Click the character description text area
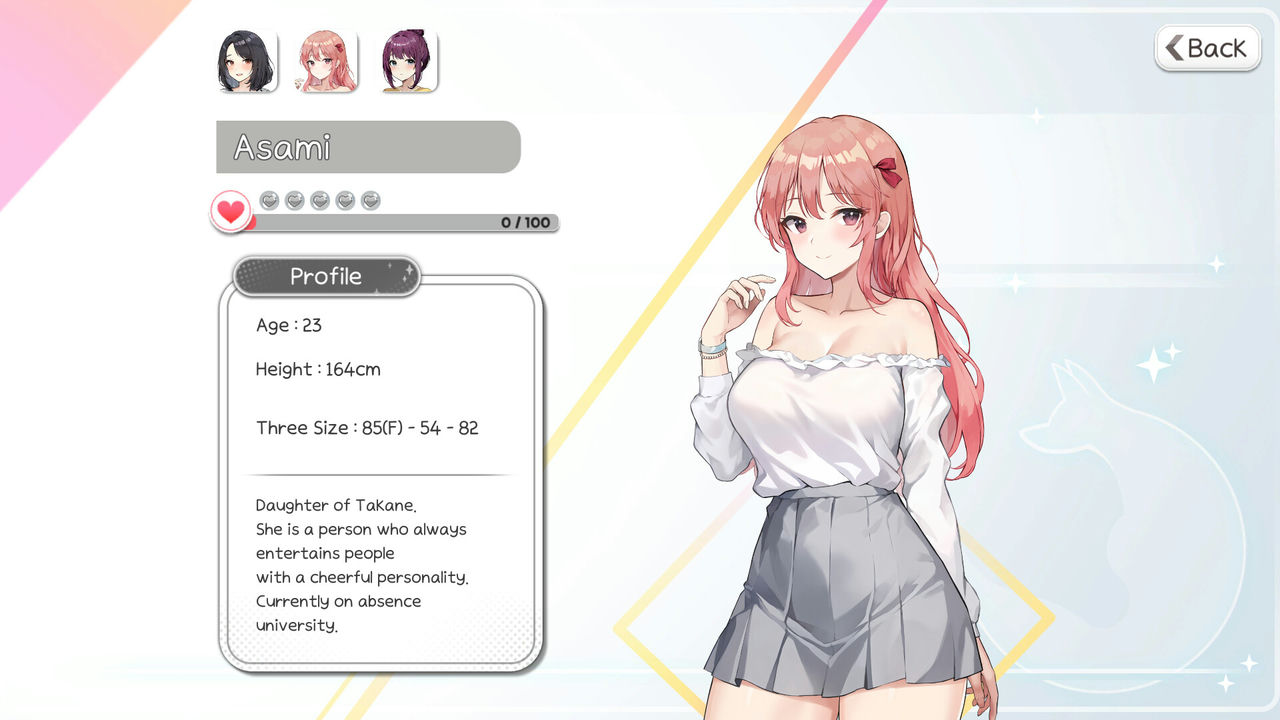This screenshot has width=1280, height=720. click(362, 565)
